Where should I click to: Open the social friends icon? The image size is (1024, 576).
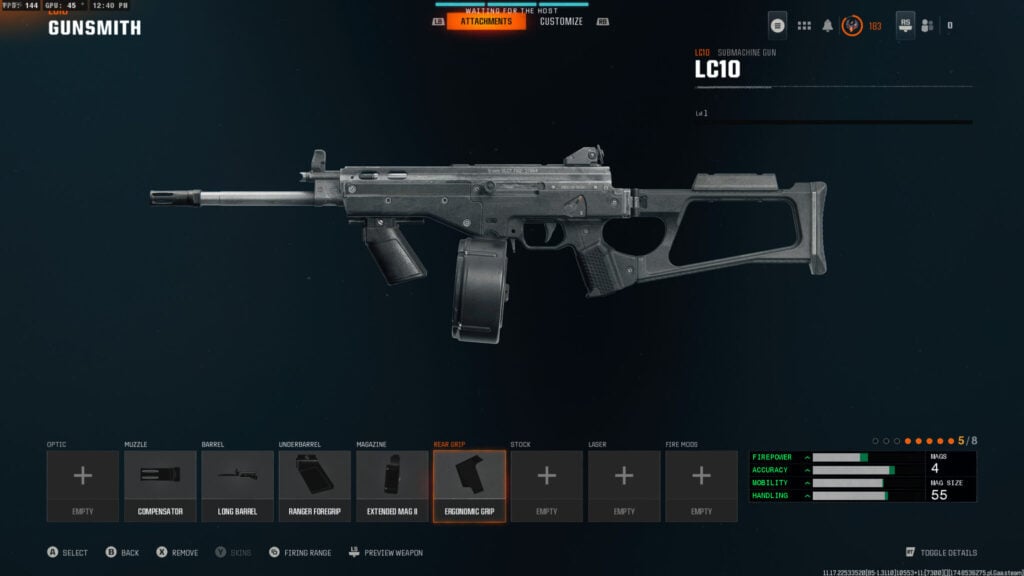[927, 26]
